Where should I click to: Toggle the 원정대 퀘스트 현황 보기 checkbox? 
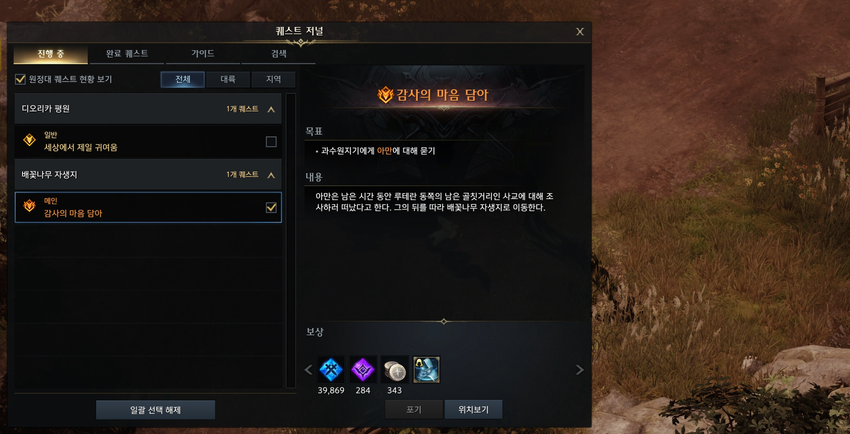20,79
